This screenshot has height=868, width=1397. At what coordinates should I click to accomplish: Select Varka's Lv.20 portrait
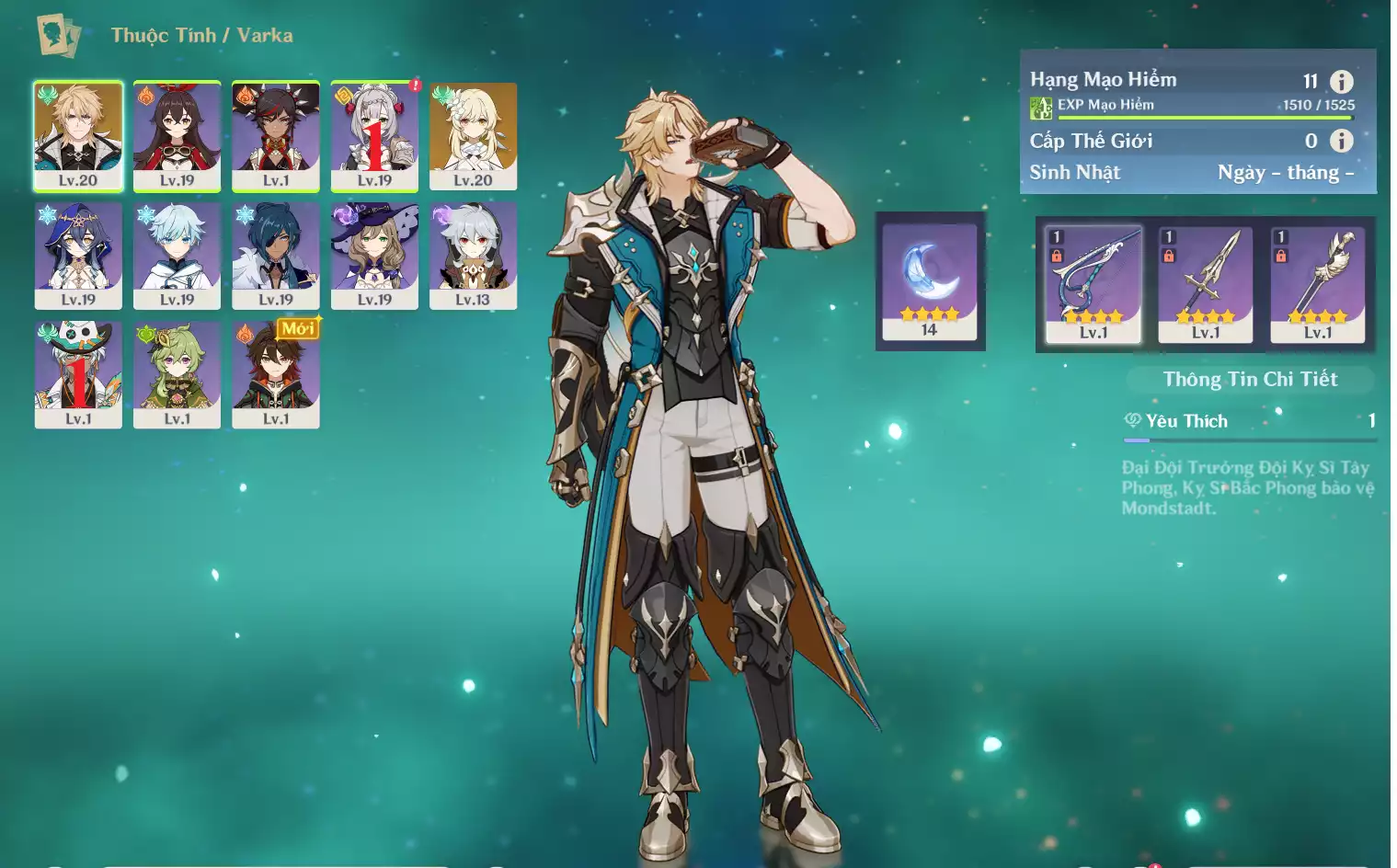point(78,135)
